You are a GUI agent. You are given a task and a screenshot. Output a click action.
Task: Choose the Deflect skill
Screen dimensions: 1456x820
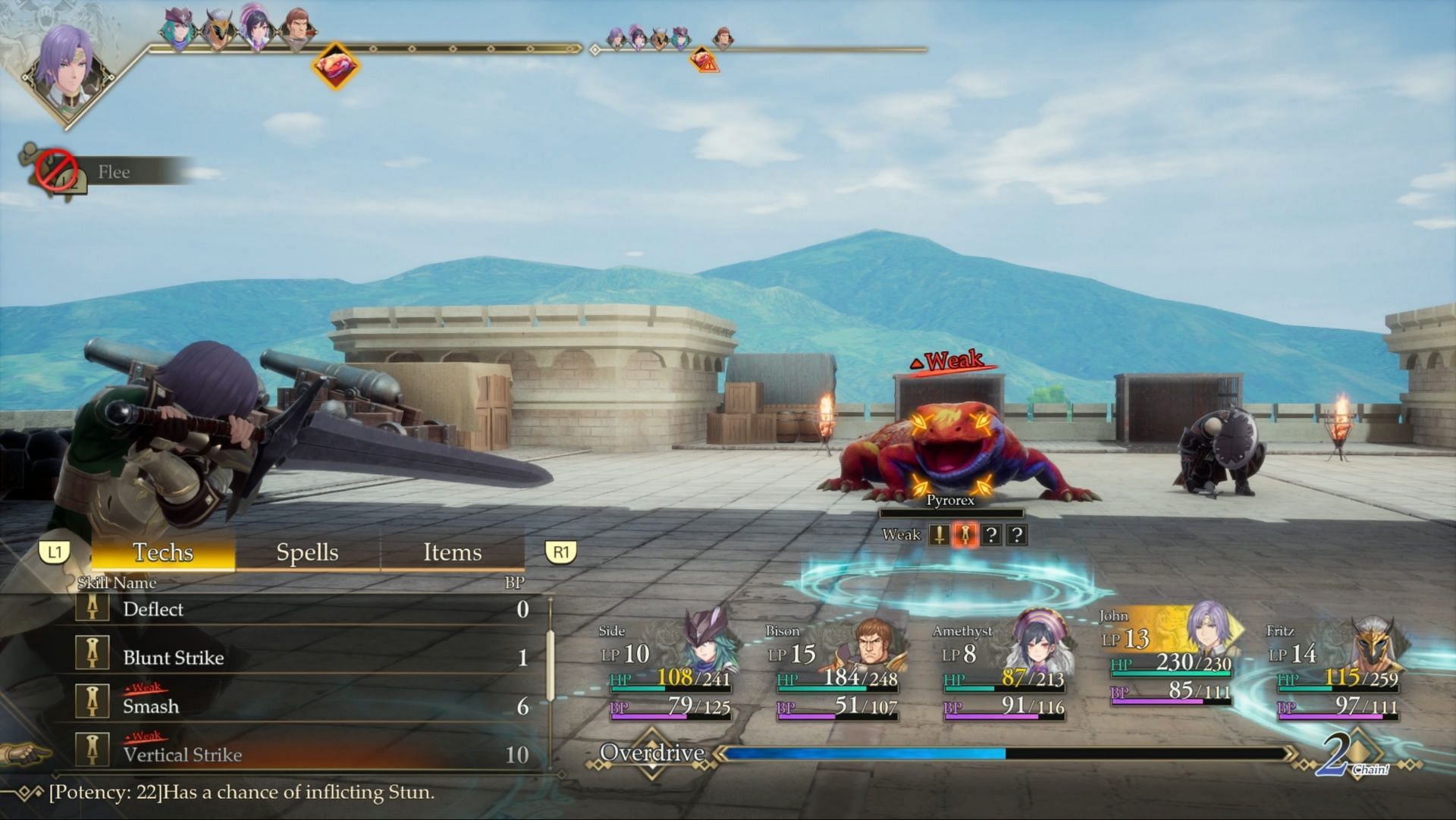click(x=303, y=609)
